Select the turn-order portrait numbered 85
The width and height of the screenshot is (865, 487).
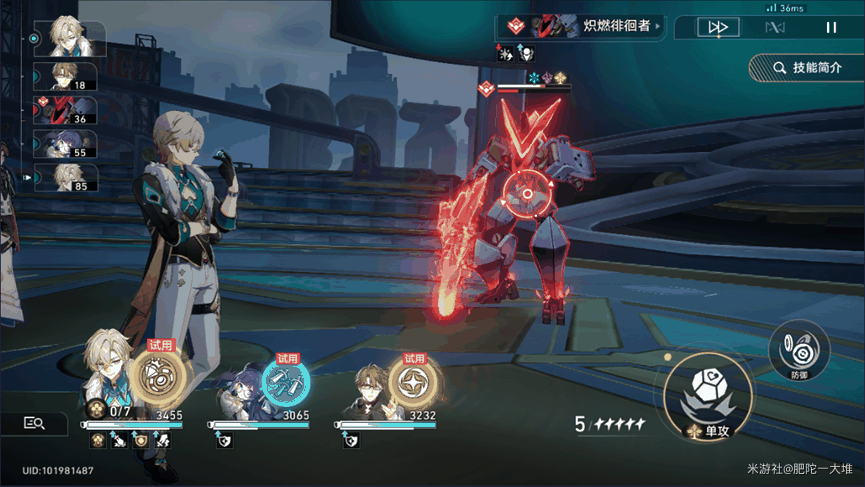(66, 177)
